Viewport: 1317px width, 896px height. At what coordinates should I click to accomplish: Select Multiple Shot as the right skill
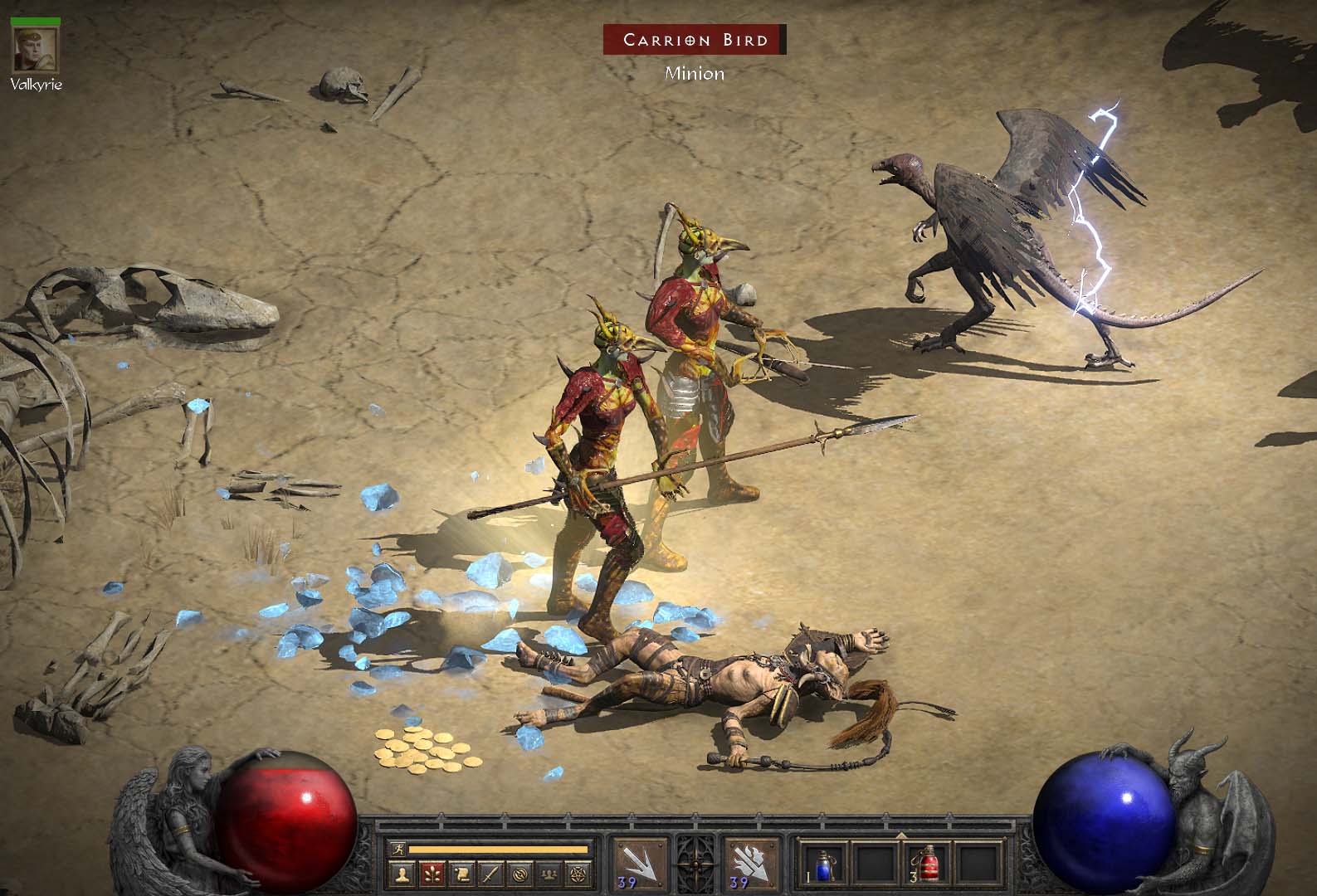pyautogui.click(x=743, y=863)
